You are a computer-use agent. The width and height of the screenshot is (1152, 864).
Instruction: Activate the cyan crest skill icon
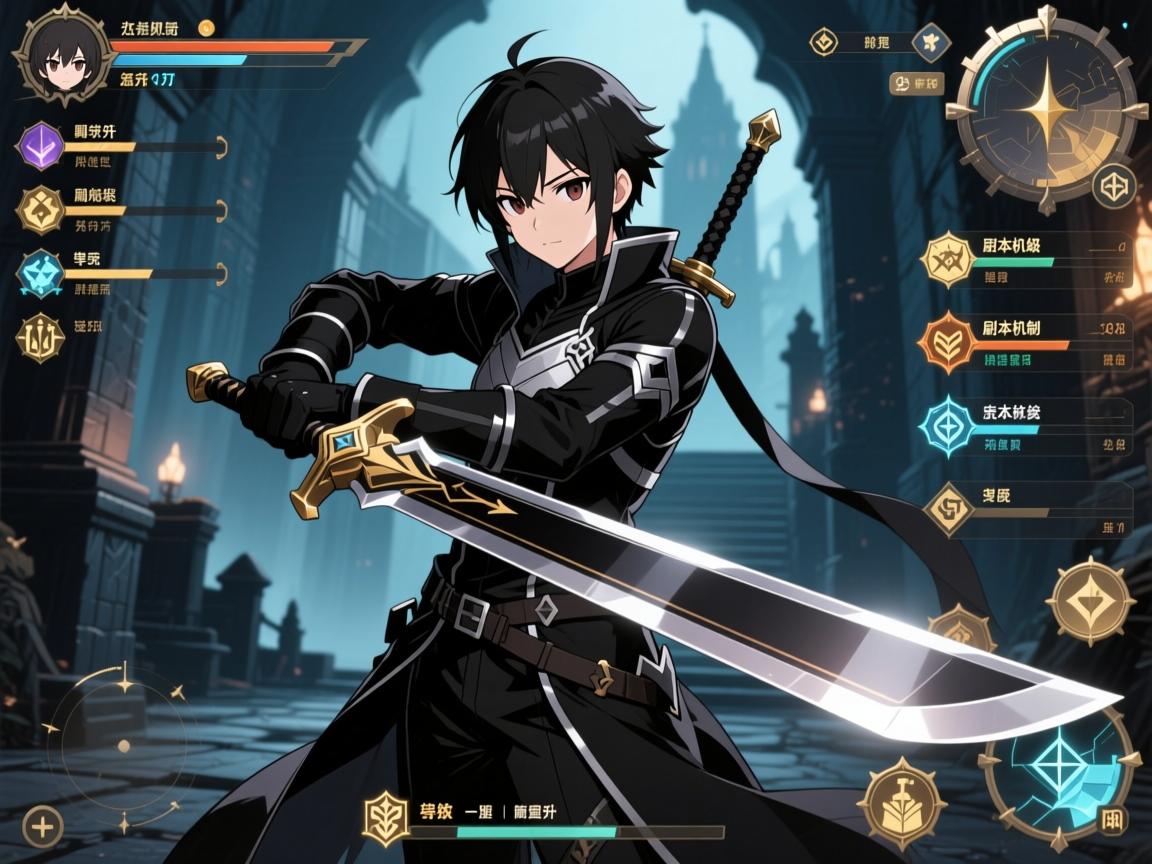42,273
